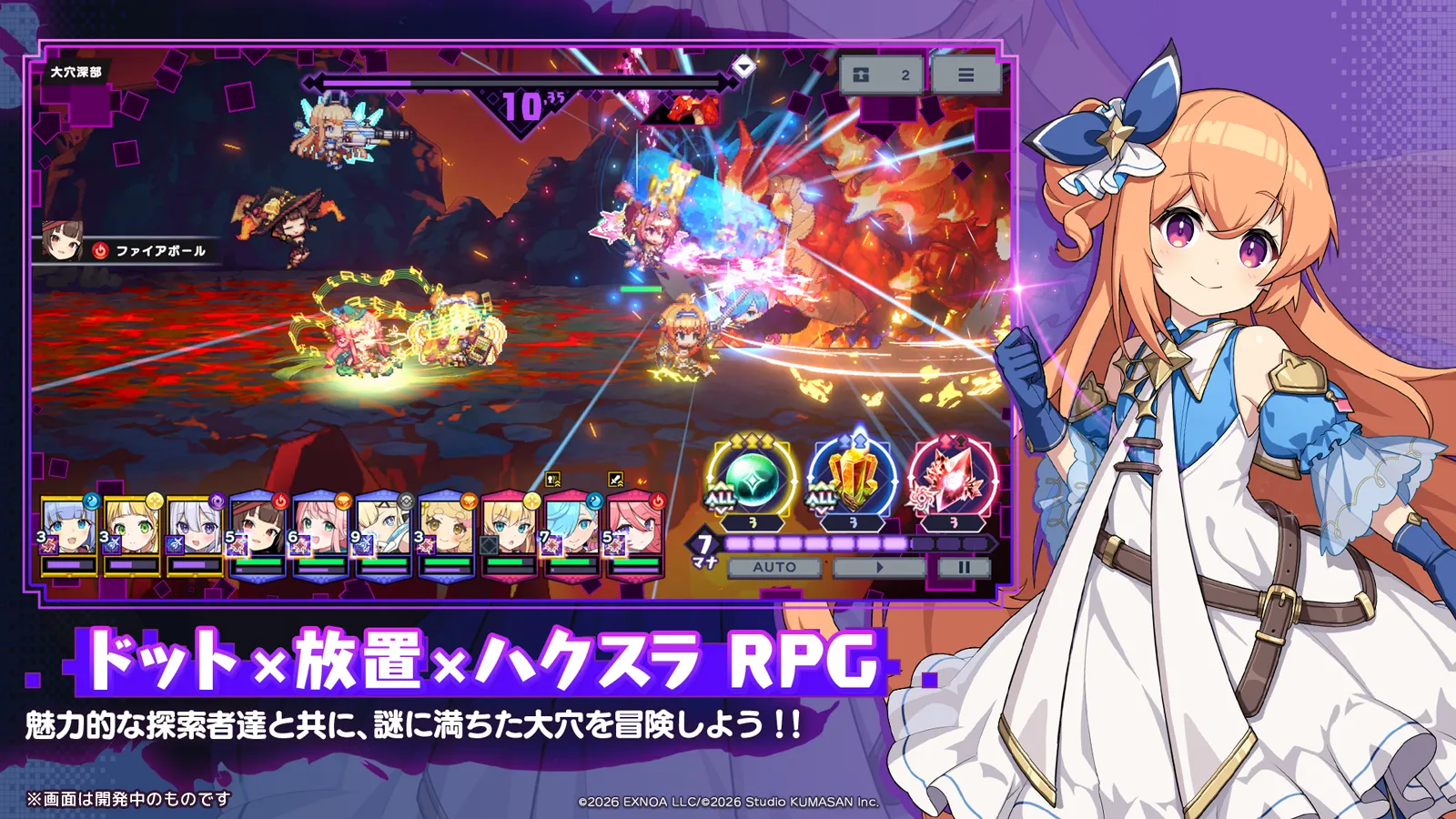Pause the battle with the pause button
1456x819 pixels.
[966, 567]
